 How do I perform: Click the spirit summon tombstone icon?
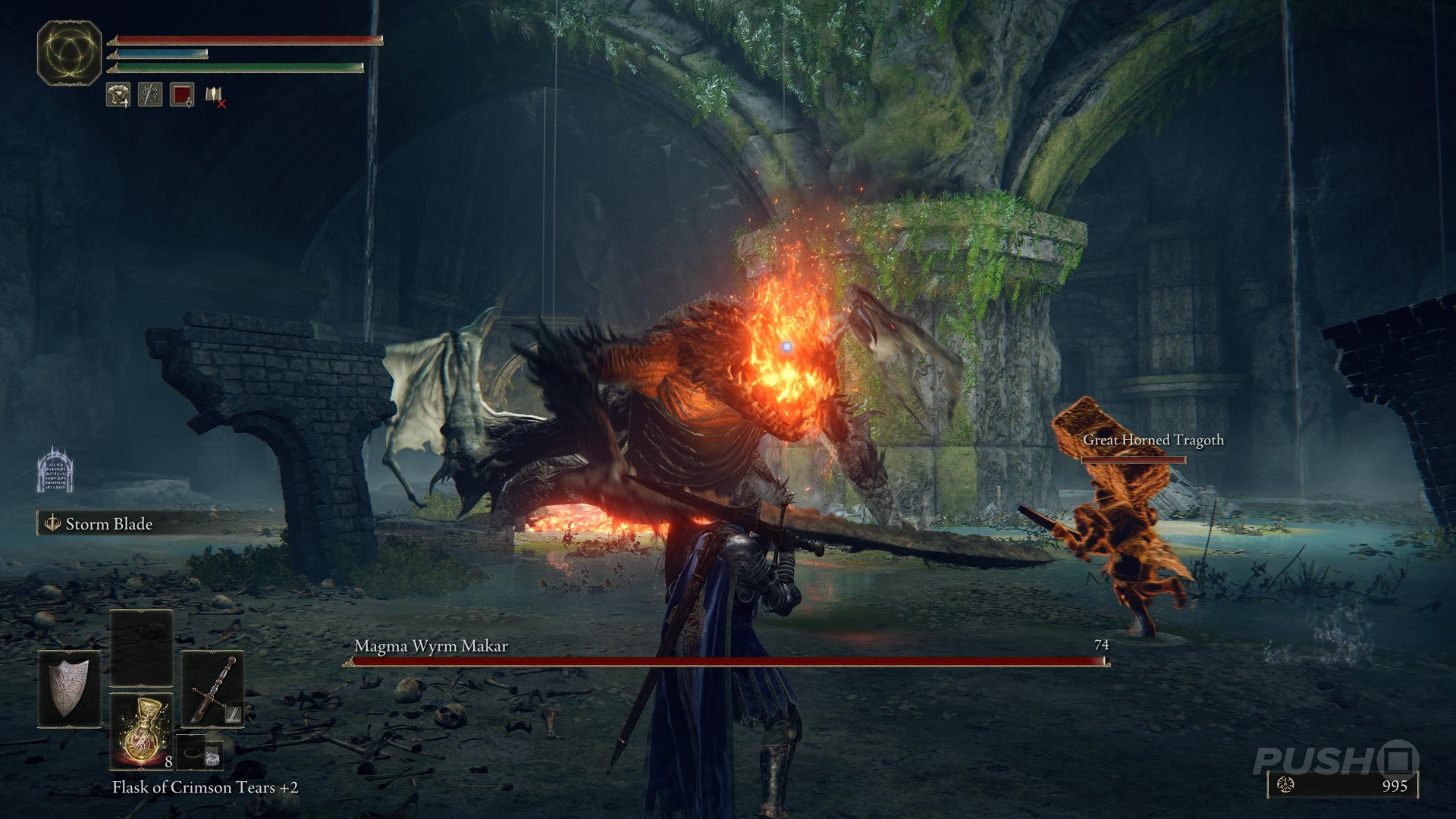pyautogui.click(x=55, y=470)
